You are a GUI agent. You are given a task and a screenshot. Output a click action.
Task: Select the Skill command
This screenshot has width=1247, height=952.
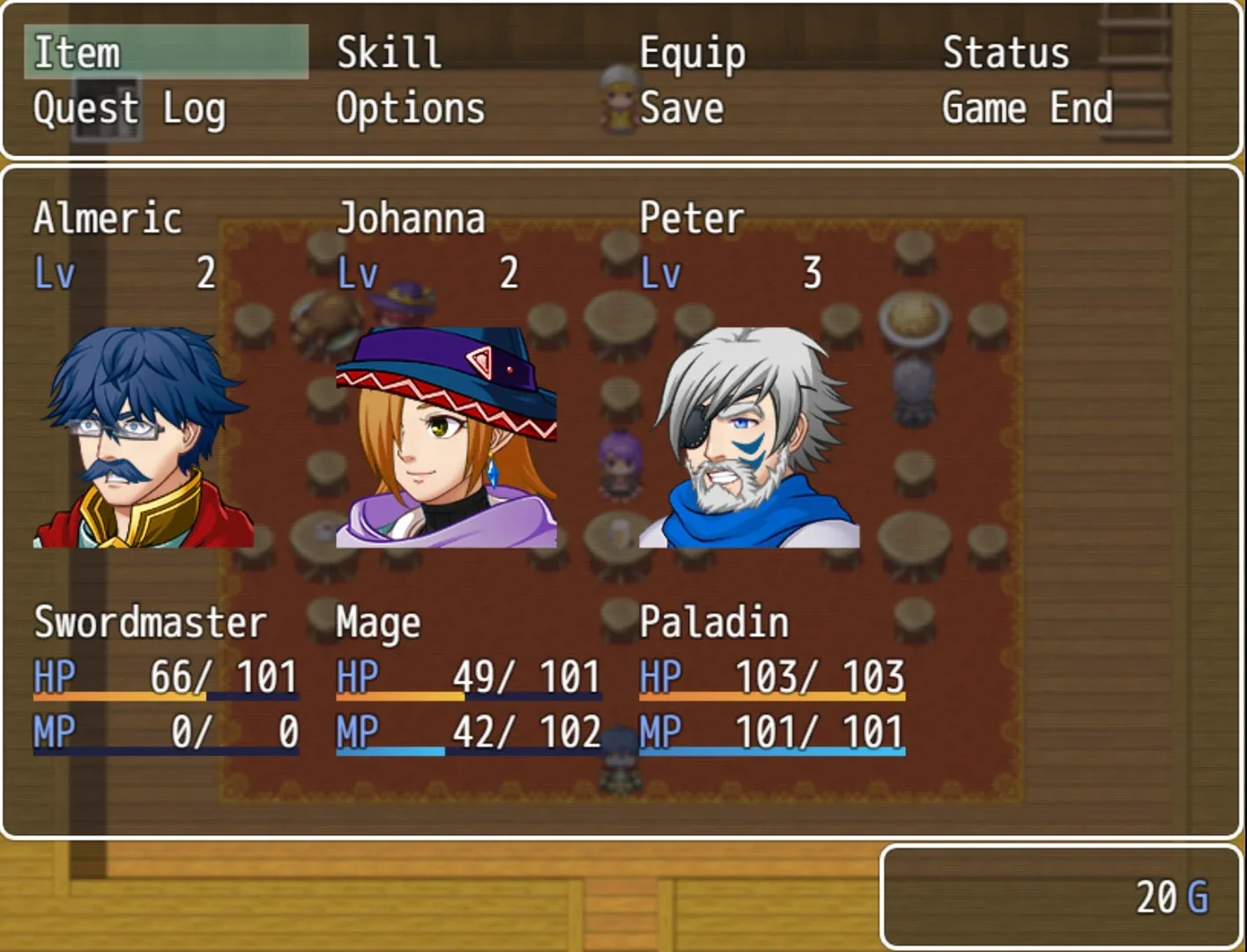click(389, 53)
